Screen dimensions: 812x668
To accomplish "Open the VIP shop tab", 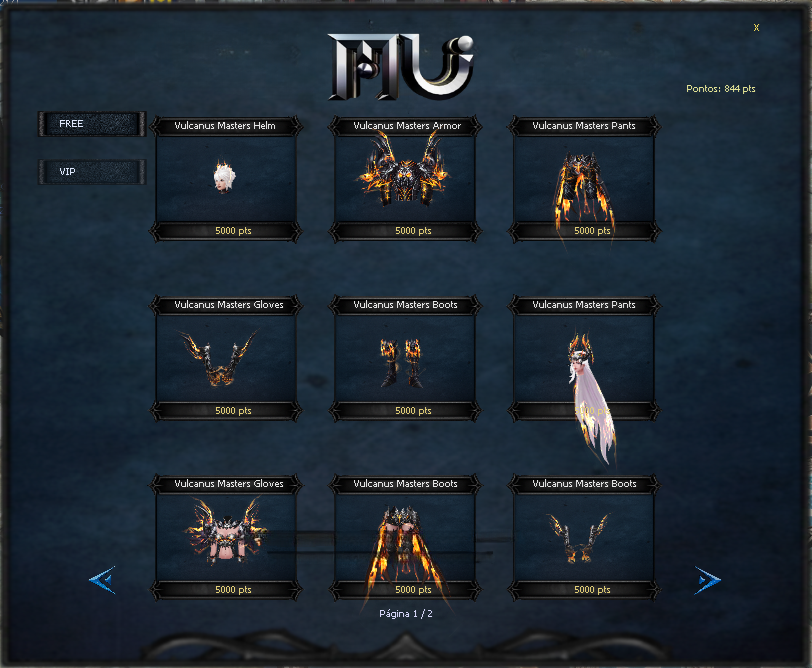I will [91, 172].
